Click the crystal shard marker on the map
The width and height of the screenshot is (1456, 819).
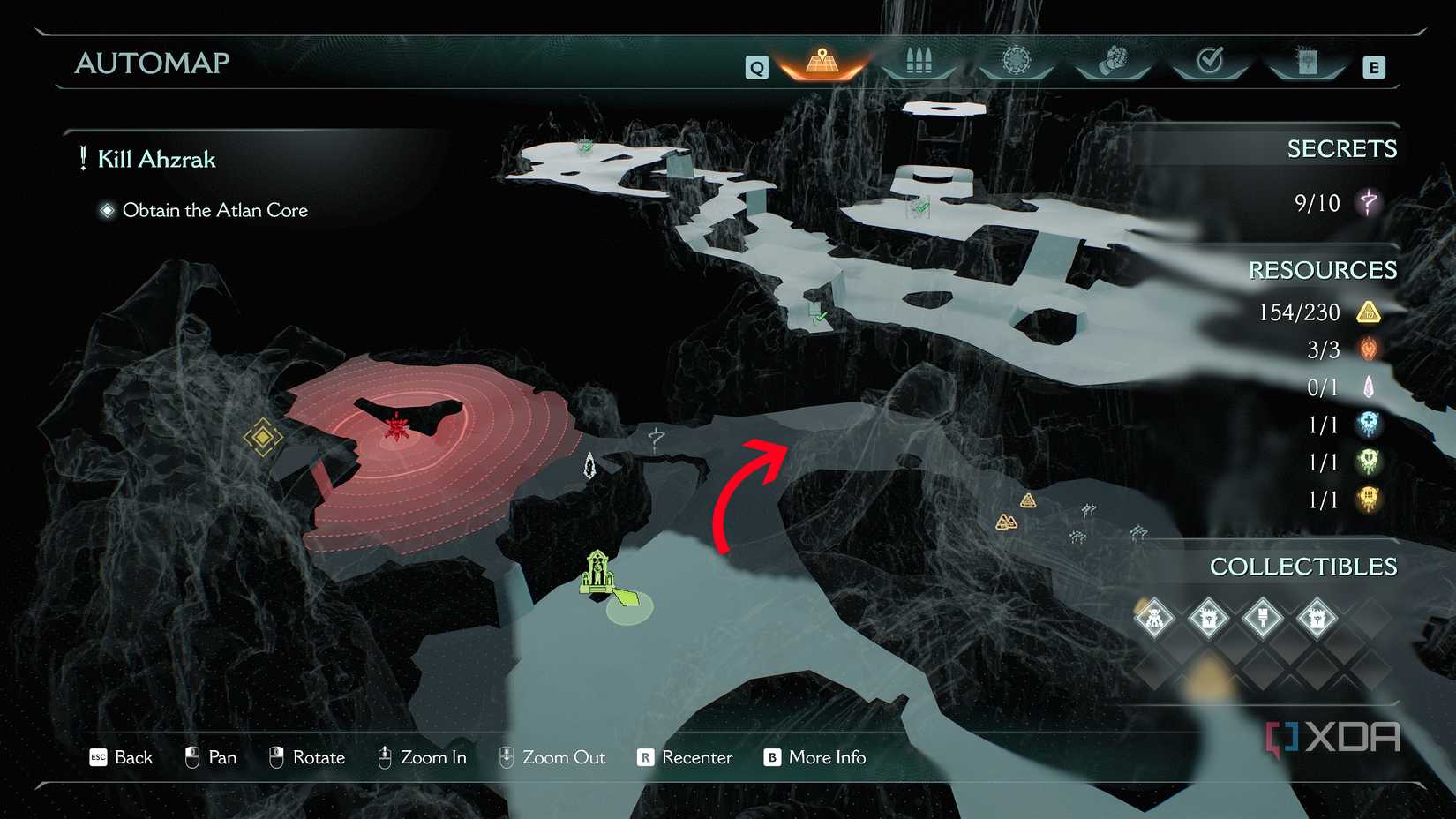[589, 465]
